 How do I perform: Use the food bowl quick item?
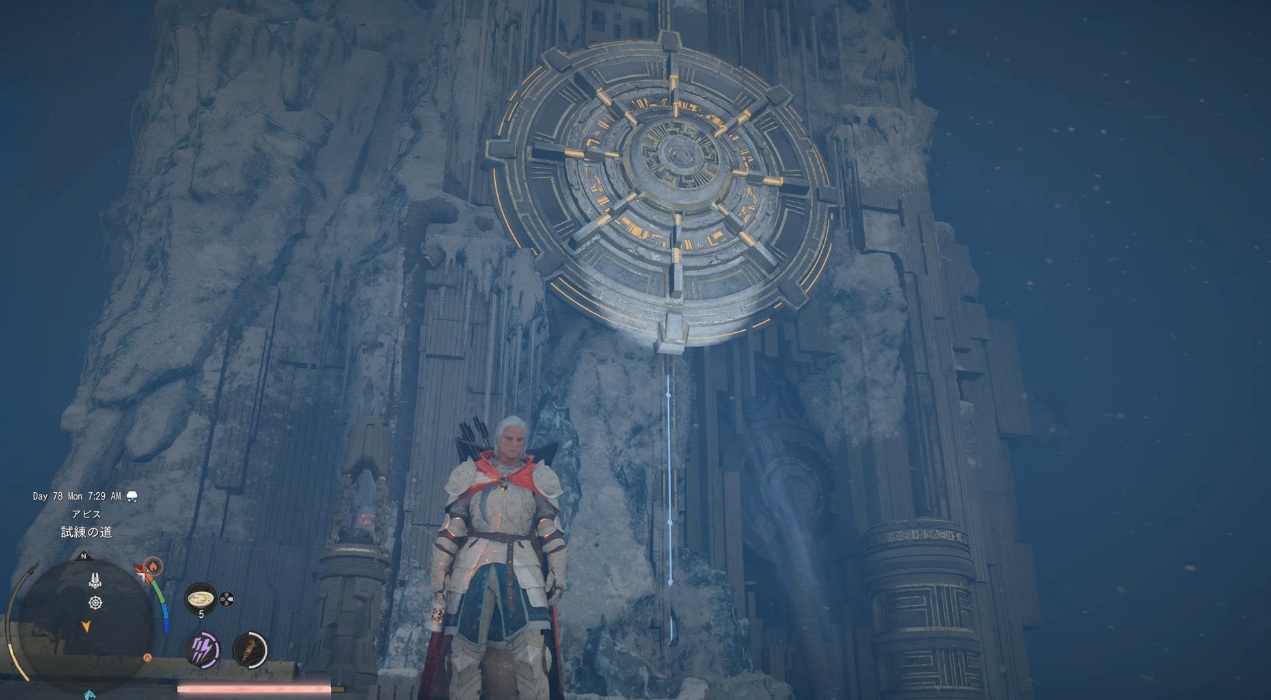(x=200, y=598)
